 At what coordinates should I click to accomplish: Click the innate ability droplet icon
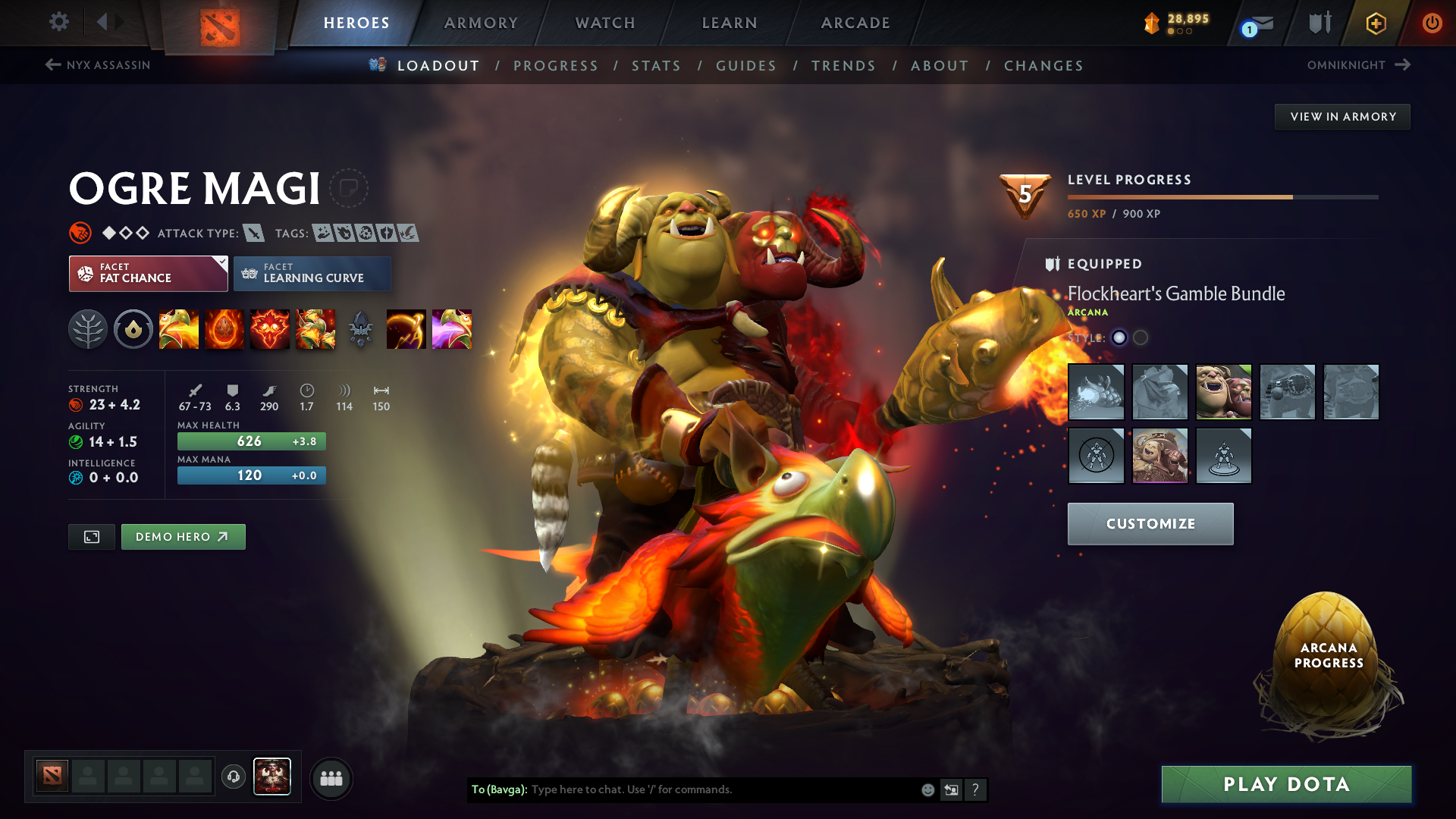click(133, 329)
